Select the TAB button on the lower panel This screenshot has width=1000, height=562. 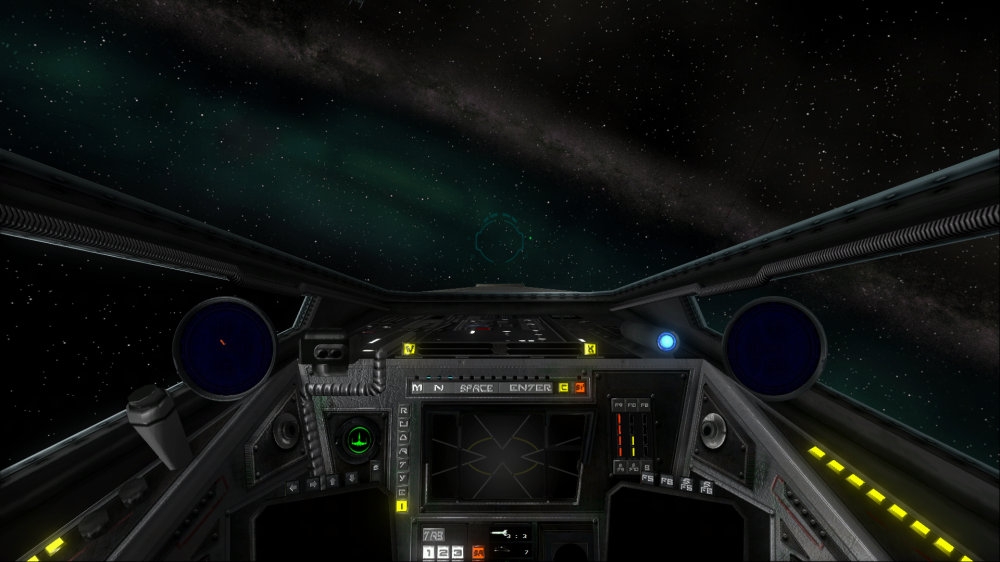(434, 535)
